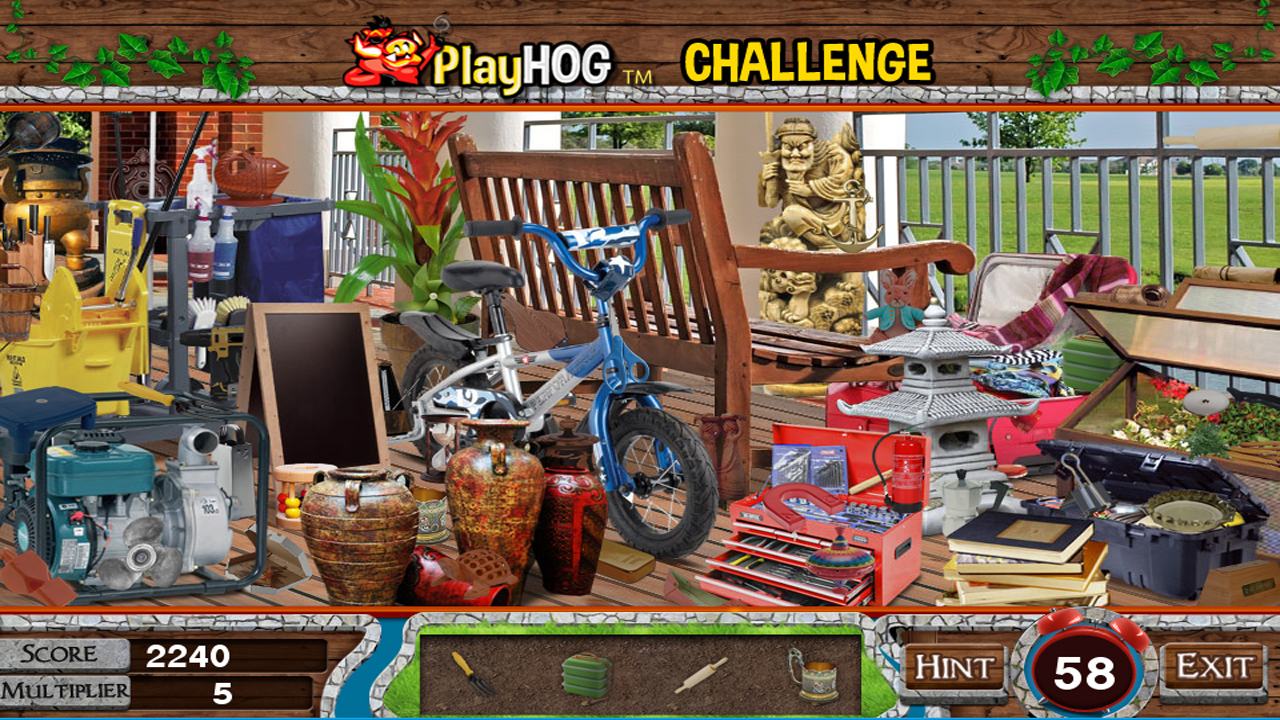Click the black chalkboard in the scene
The height and width of the screenshot is (720, 1280).
pos(320,390)
